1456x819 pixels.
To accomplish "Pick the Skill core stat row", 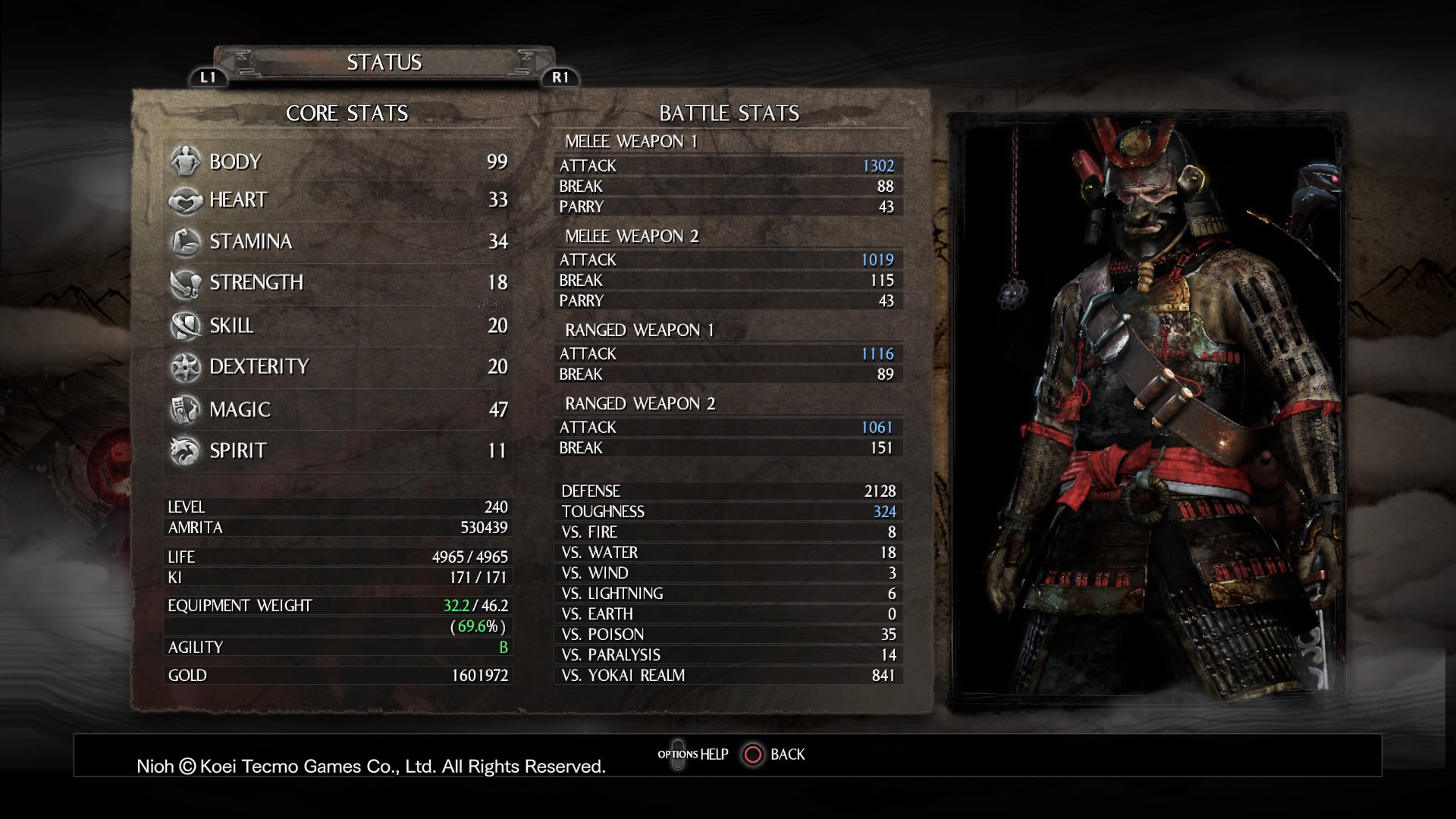I will click(338, 325).
